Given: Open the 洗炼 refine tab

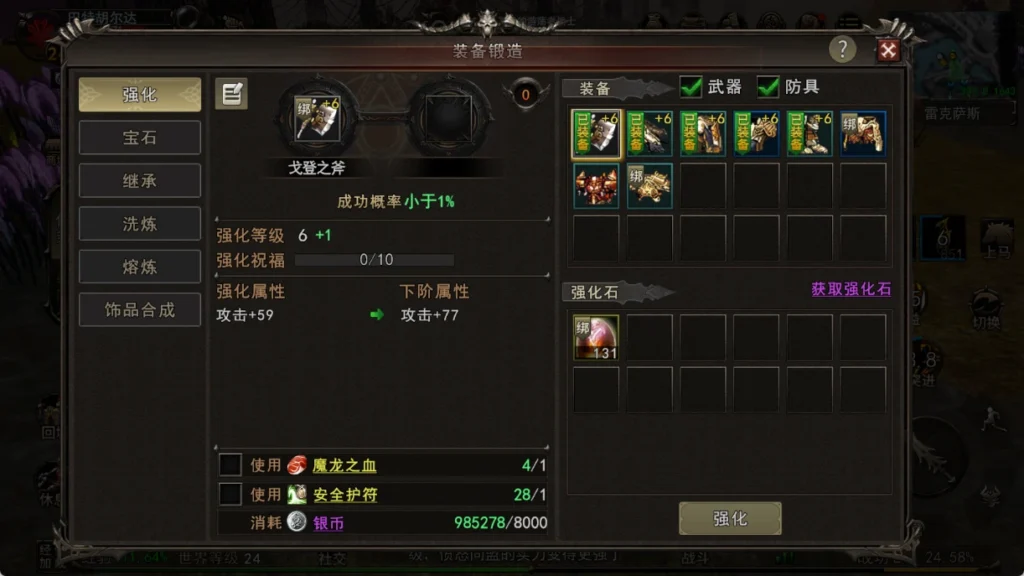Looking at the screenshot, I should point(140,224).
